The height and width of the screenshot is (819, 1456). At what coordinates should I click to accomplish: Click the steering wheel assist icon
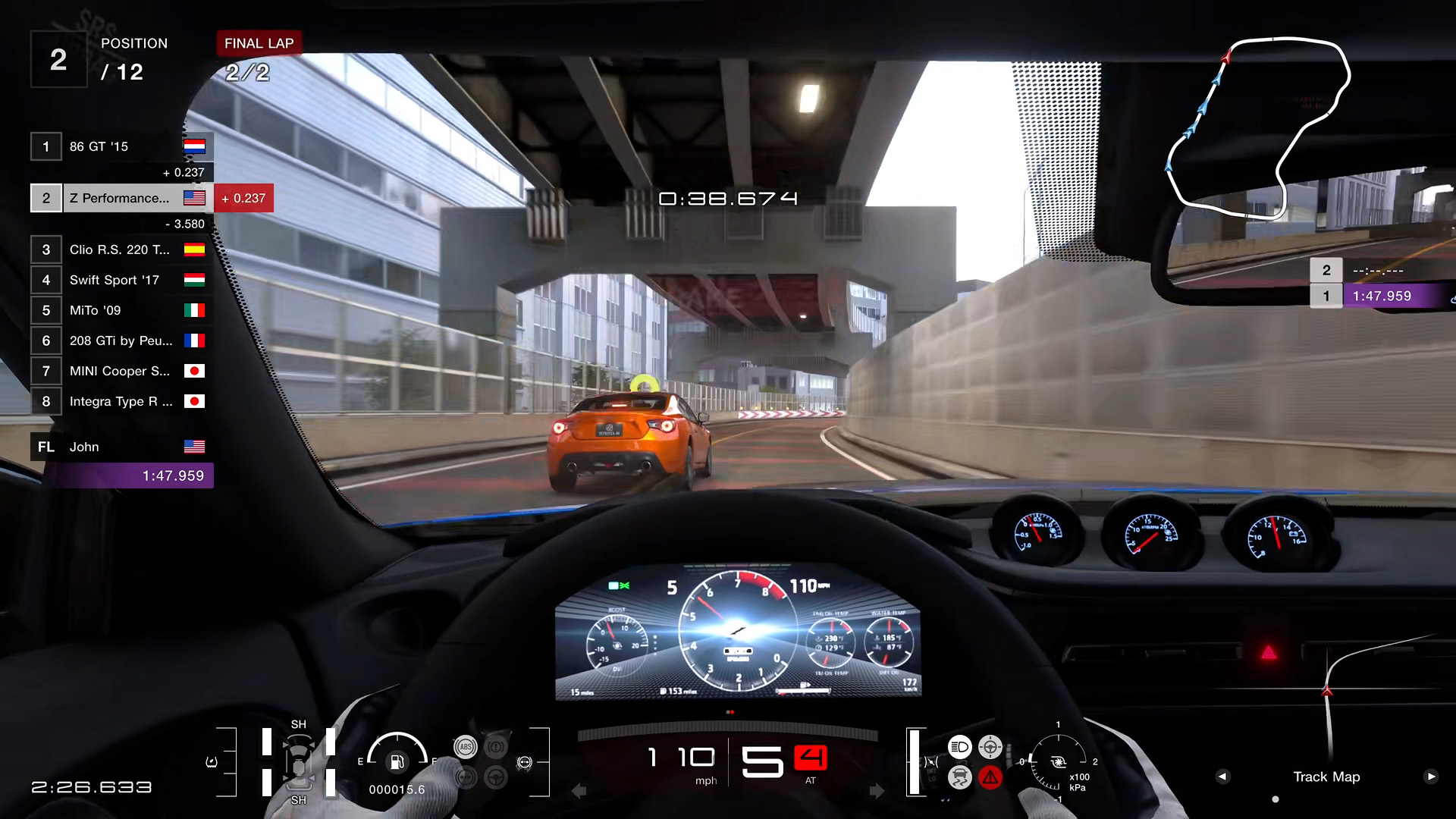coord(496,777)
